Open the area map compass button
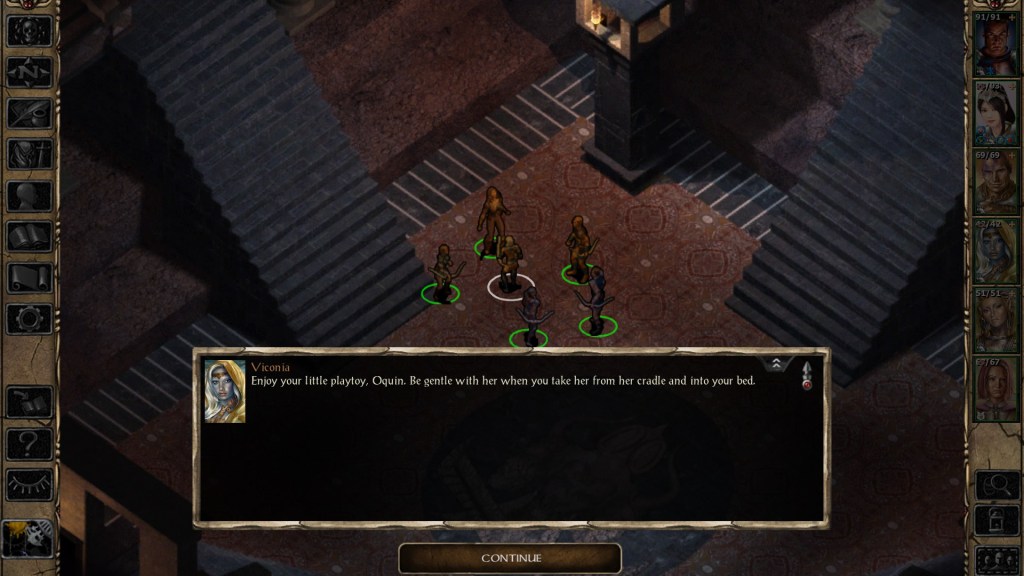The height and width of the screenshot is (576, 1024). click(29, 72)
